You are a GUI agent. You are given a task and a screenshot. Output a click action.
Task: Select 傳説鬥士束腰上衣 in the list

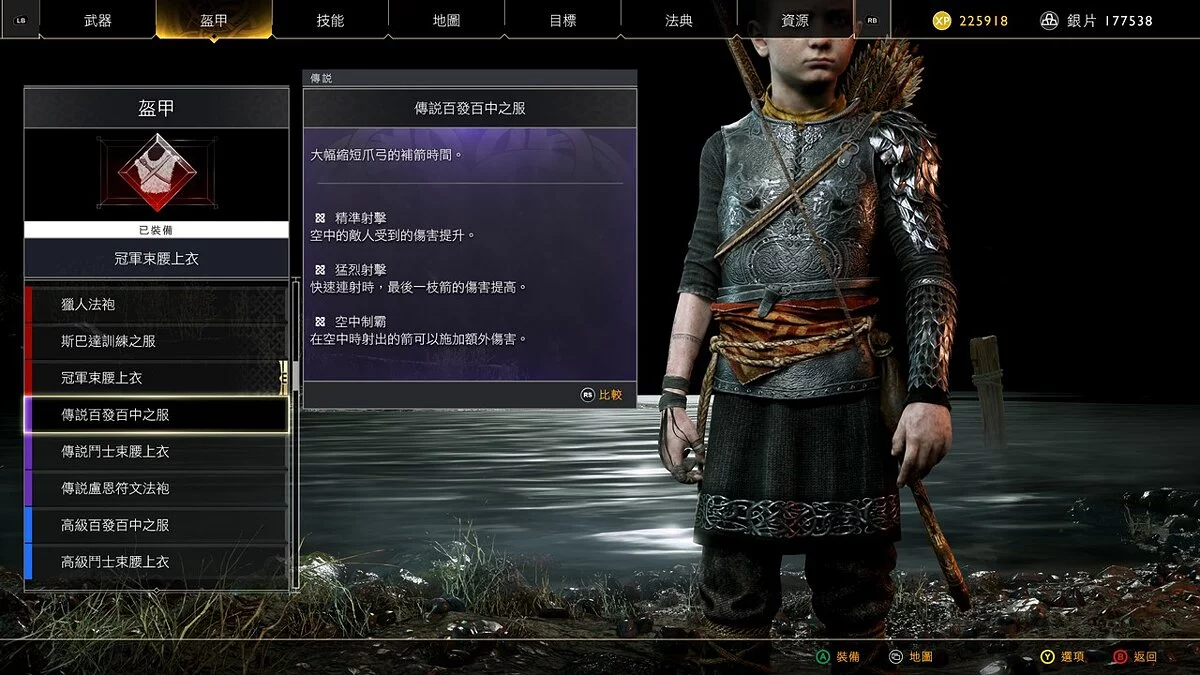(x=157, y=451)
